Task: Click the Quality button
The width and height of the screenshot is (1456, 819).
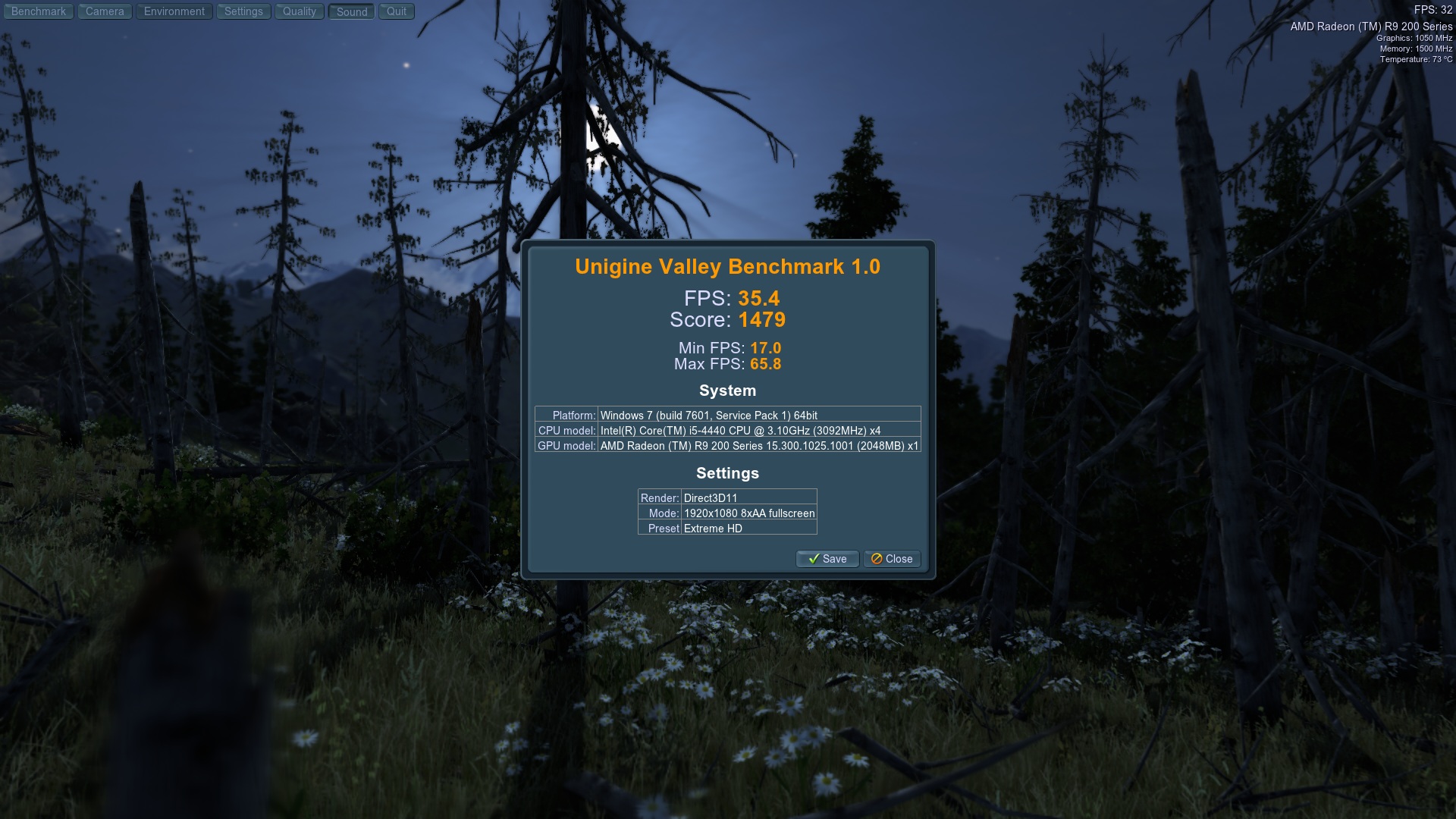Action: tap(300, 11)
